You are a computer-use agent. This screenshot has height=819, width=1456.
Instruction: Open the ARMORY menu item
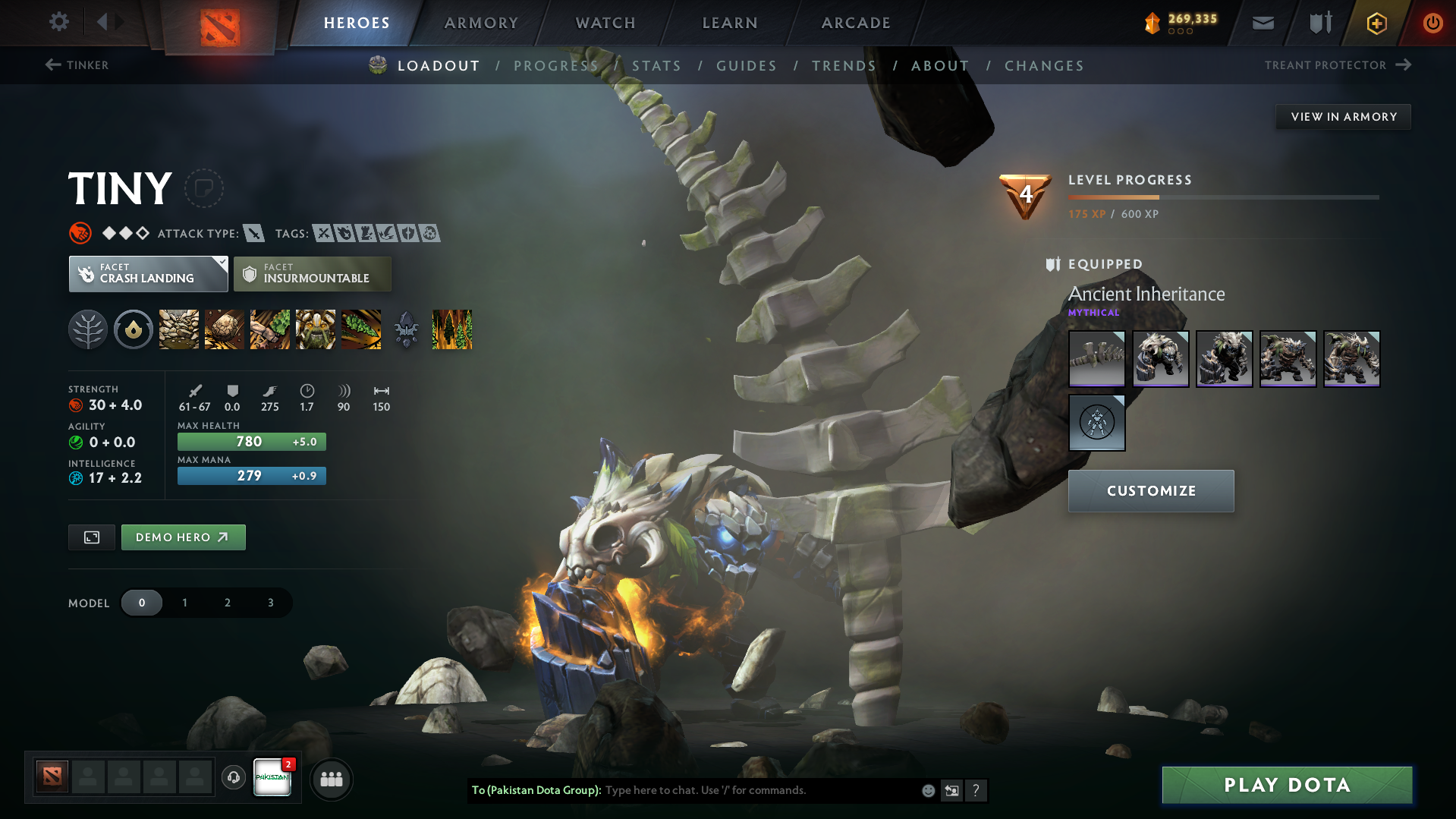tap(481, 23)
